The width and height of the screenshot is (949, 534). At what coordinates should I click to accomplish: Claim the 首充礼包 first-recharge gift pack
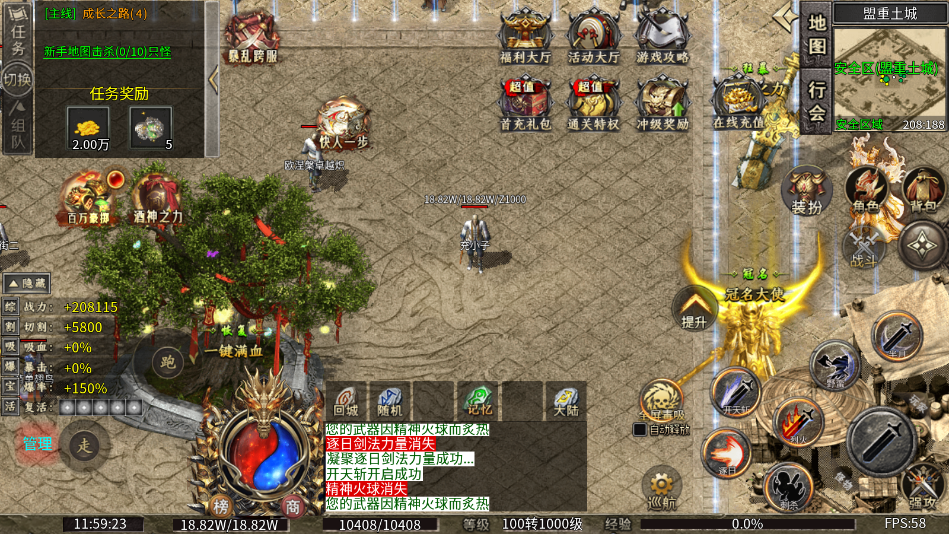525,103
